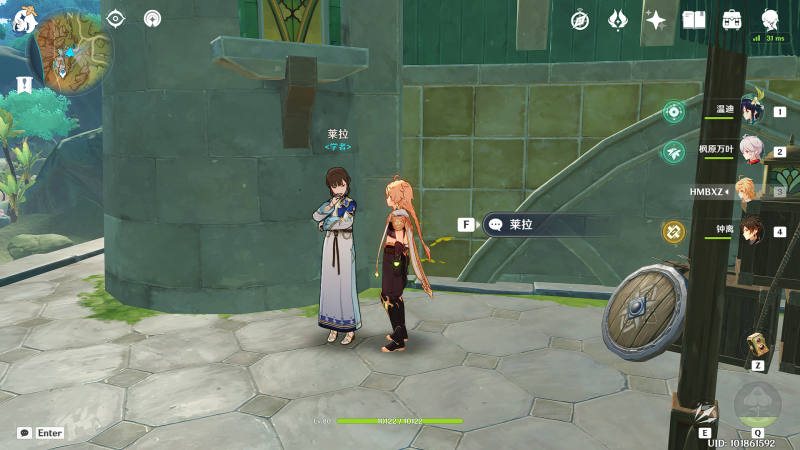The image size is (800, 450).
Task: Open the character screen
Action: click(x=770, y=19)
